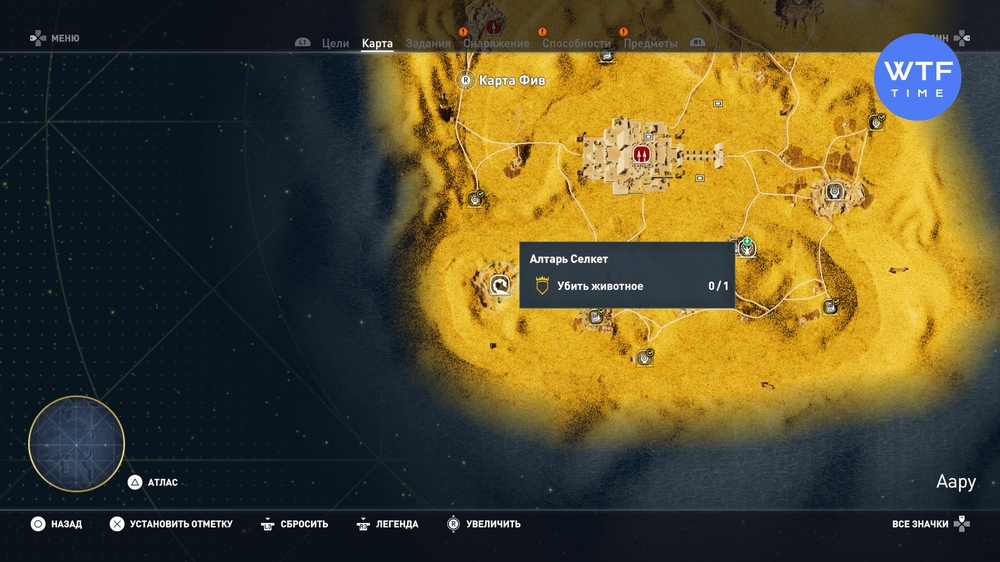Switch to the Предметы tab
This screenshot has width=1000, height=562.
(x=650, y=44)
